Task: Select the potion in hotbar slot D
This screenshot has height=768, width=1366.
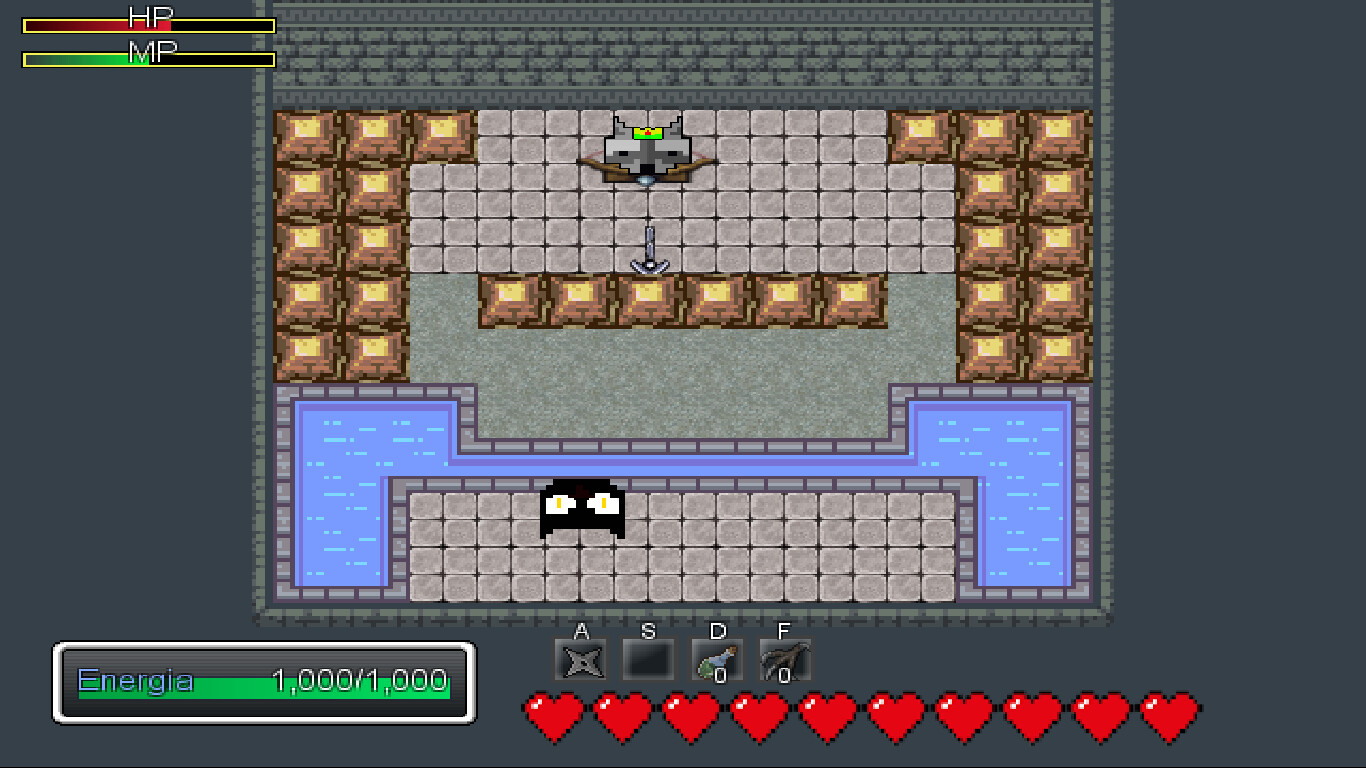Action: [716, 655]
